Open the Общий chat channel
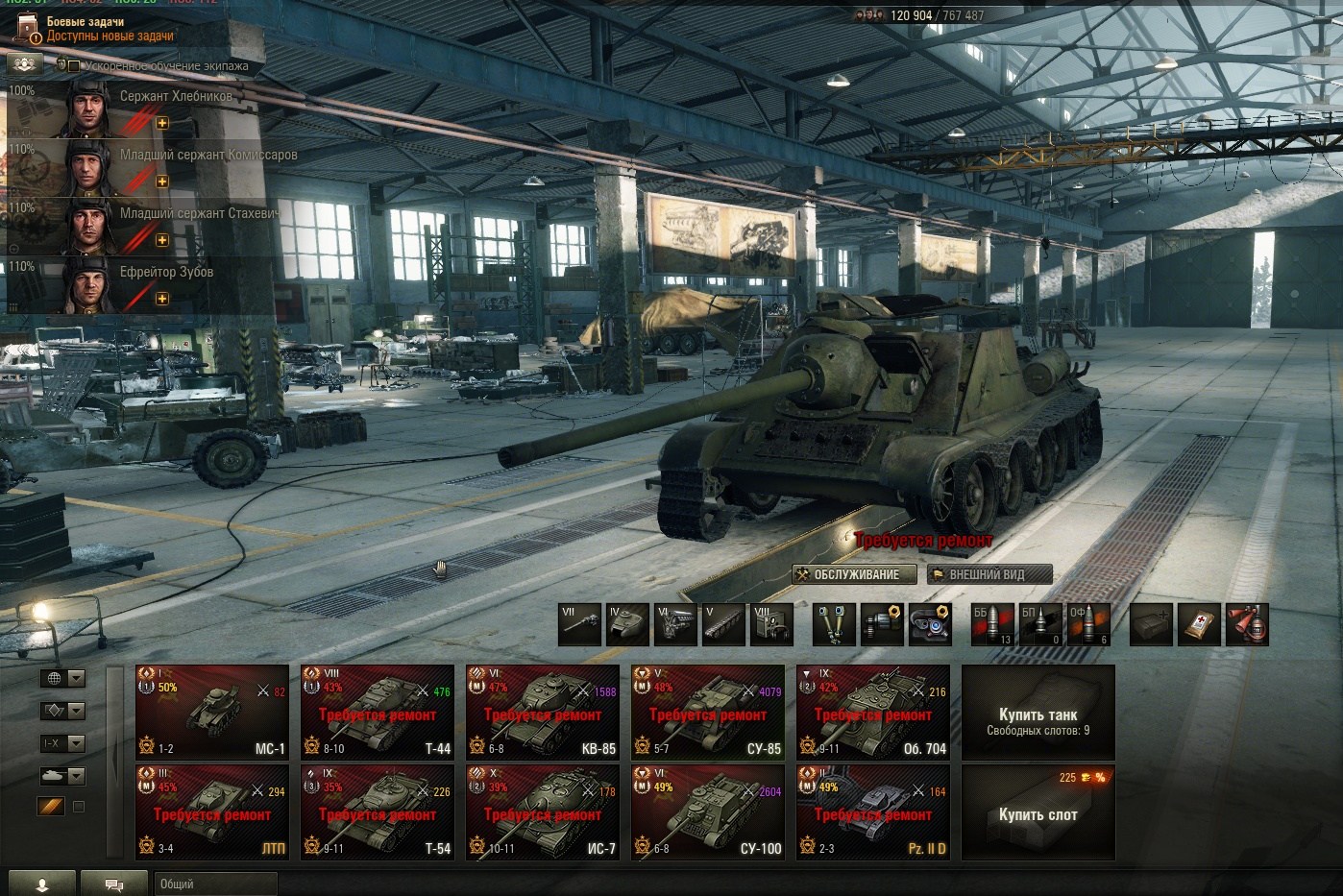The height and width of the screenshot is (896, 1343). click(215, 884)
